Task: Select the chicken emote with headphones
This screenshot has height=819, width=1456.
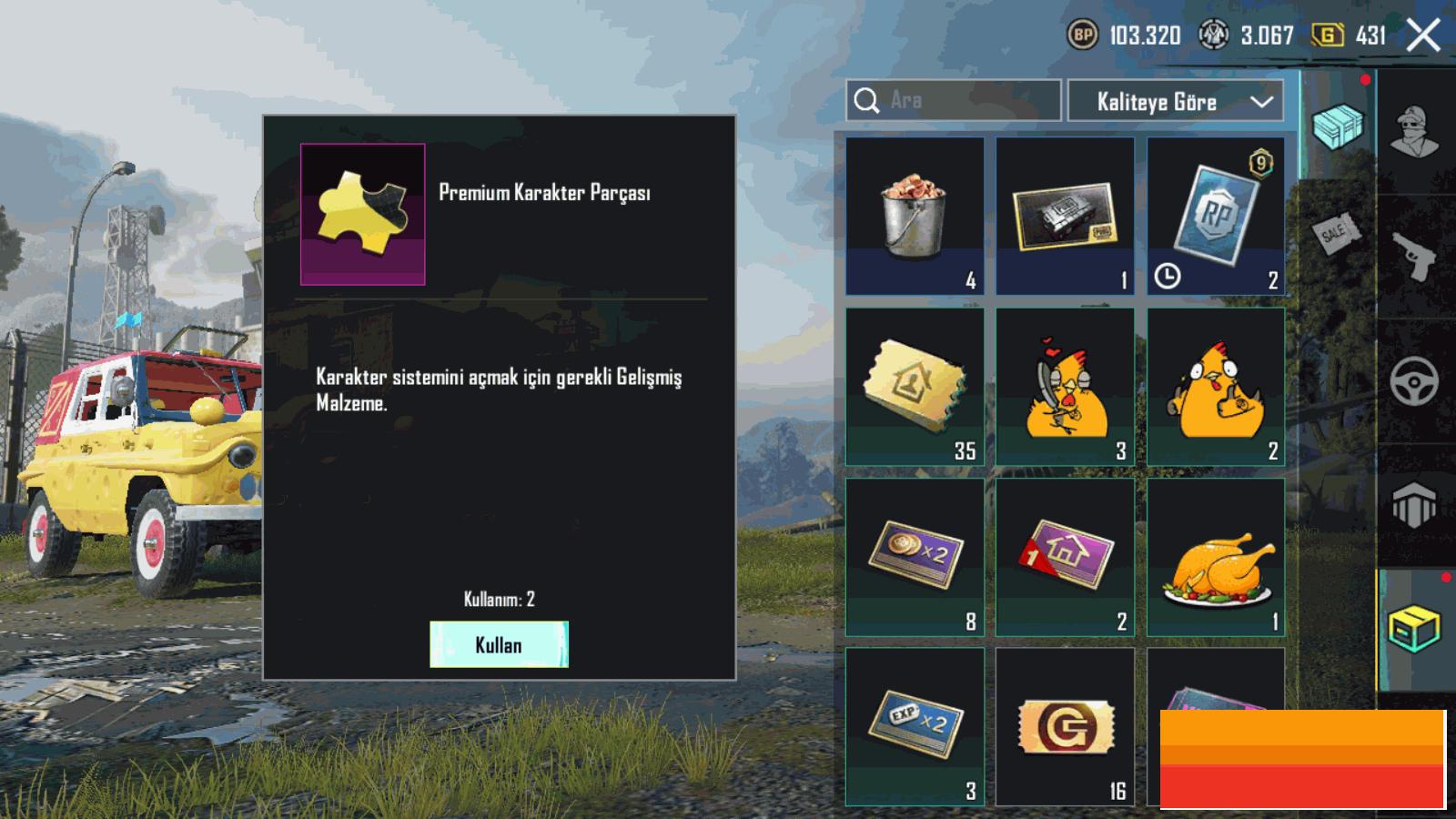Action: pyautogui.click(x=1065, y=387)
